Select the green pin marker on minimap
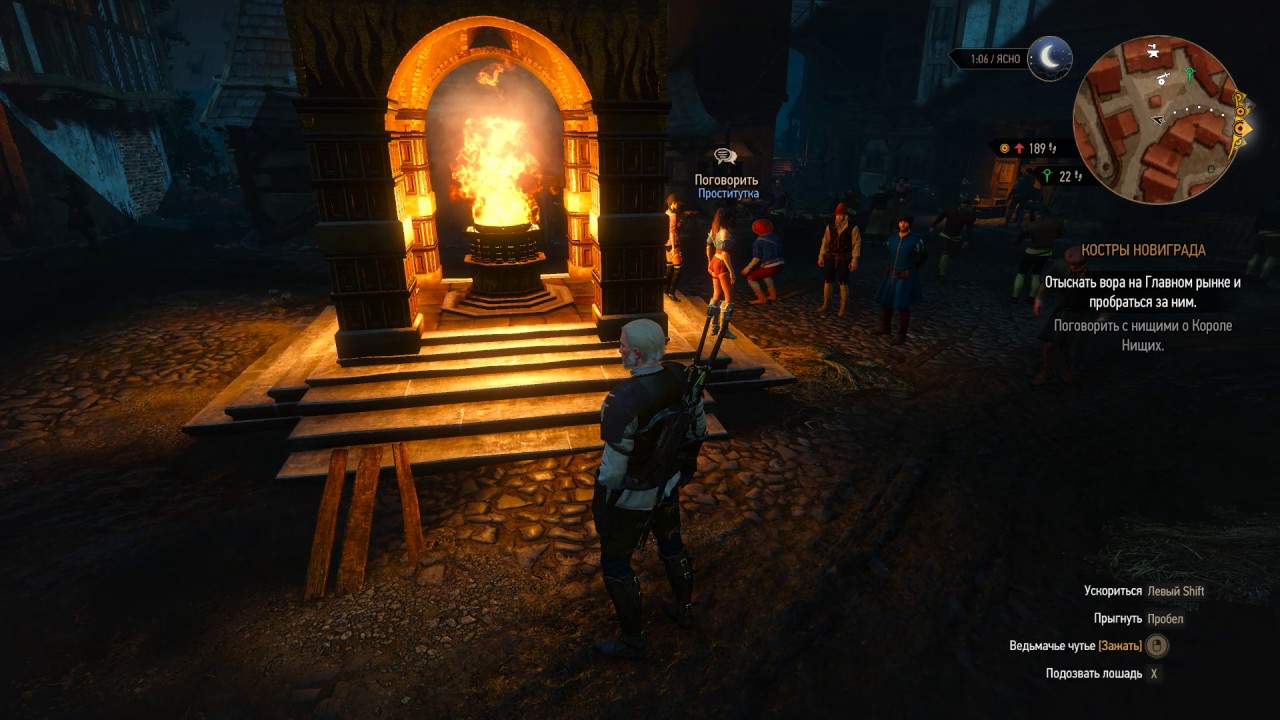Viewport: 1280px width, 720px height. click(x=1189, y=73)
